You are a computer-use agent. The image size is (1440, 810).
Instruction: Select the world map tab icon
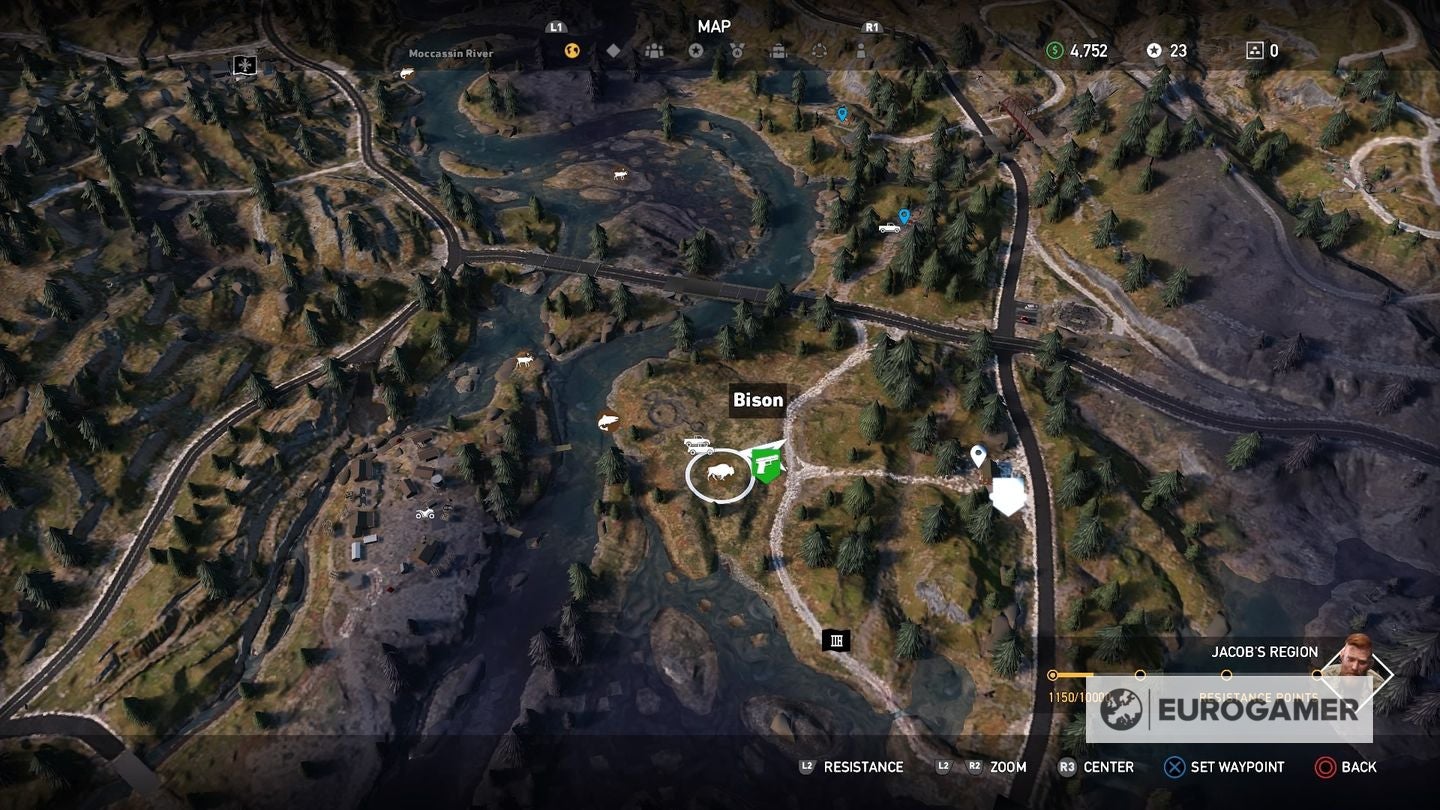[x=571, y=51]
